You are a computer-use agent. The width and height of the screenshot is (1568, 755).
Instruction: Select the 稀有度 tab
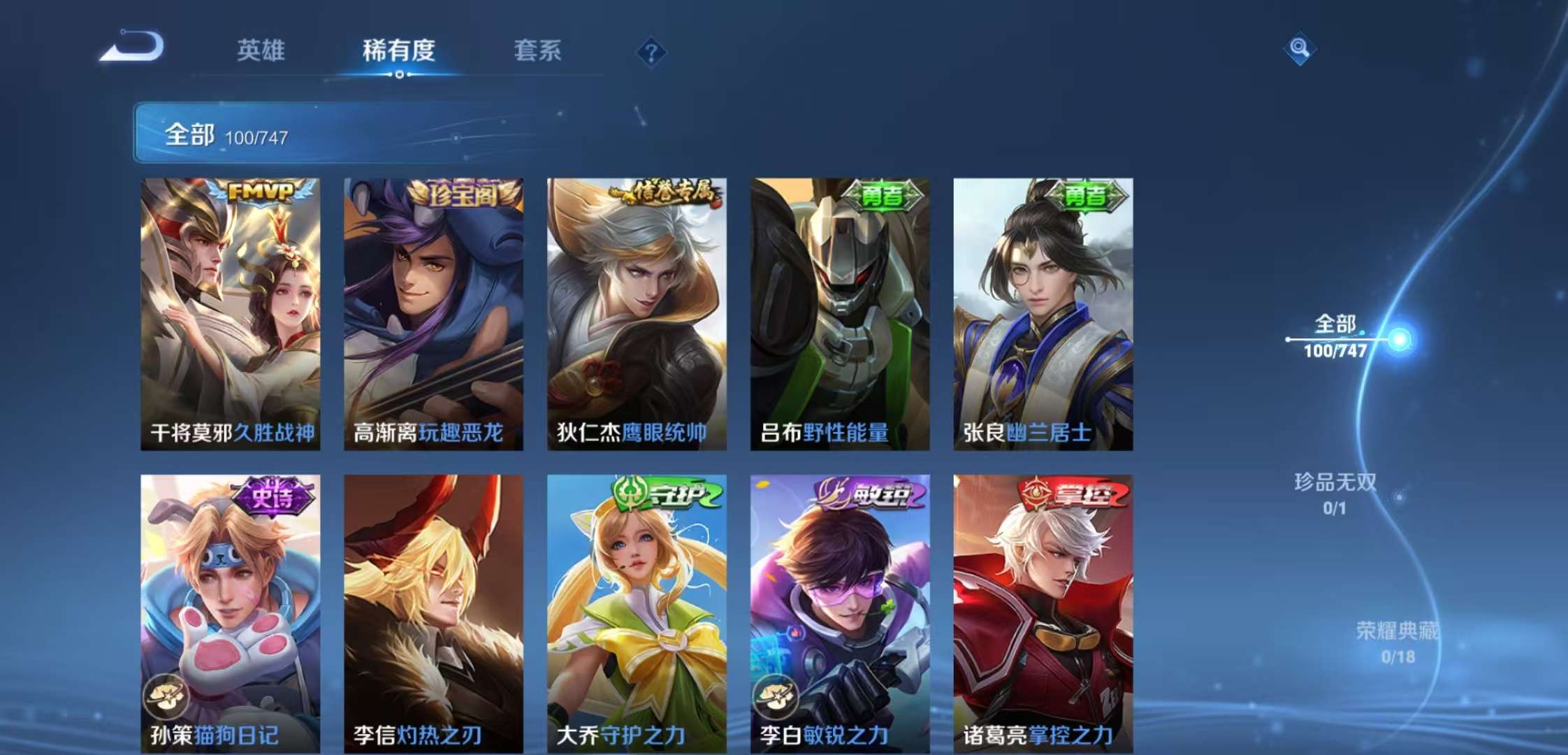(x=398, y=52)
